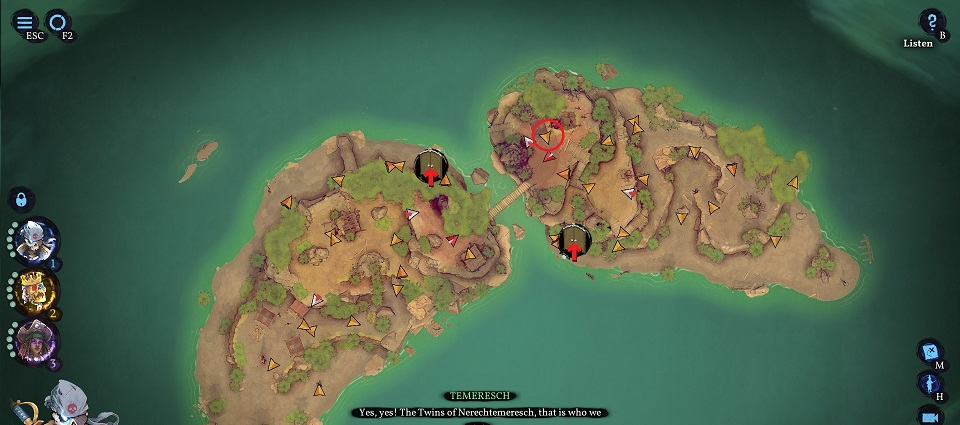The height and width of the screenshot is (425, 960).
Task: Select the pirate-hat crew portrait numbered 3
Action: pos(37,341)
